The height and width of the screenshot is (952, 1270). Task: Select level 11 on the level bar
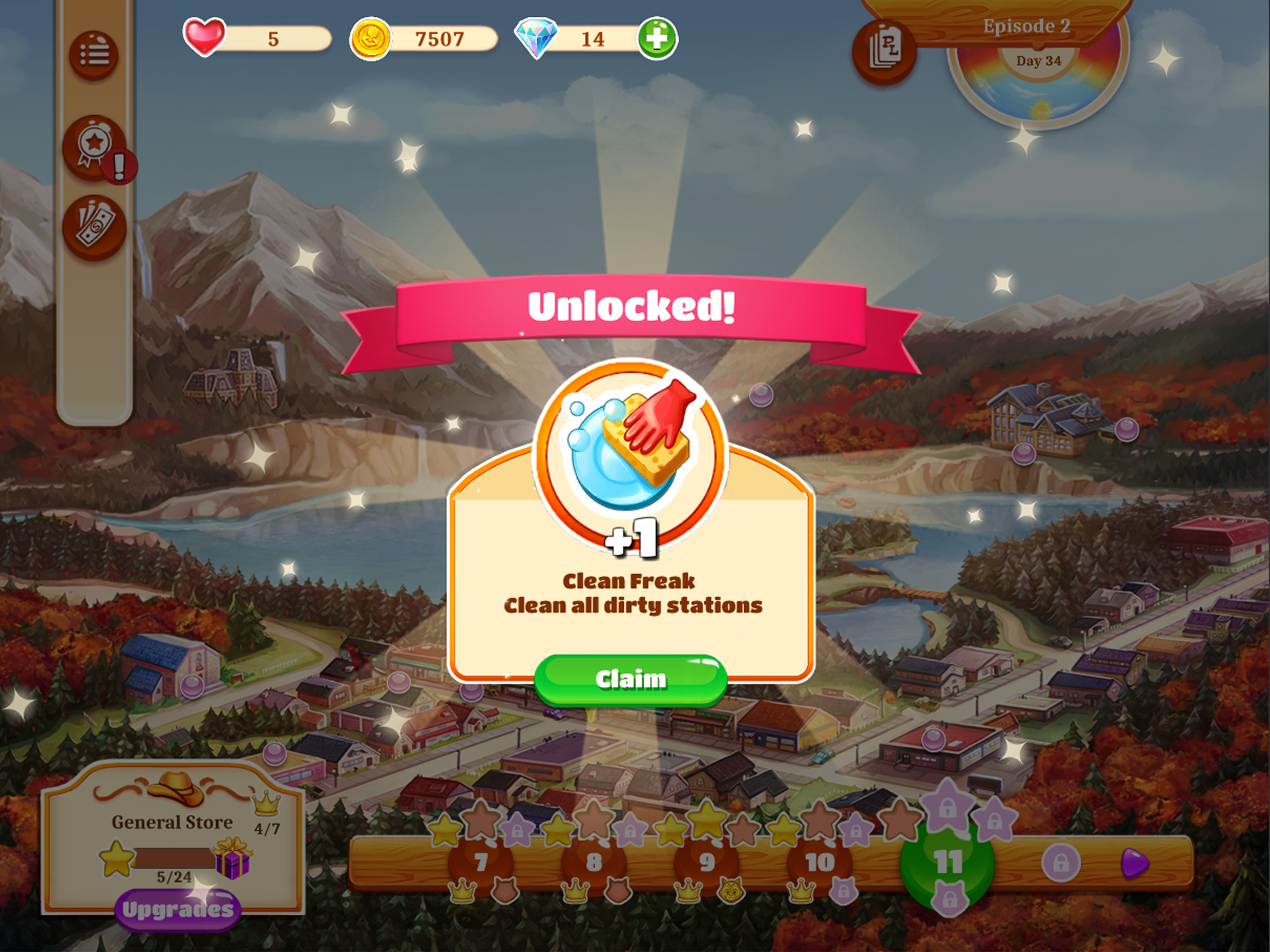(947, 862)
